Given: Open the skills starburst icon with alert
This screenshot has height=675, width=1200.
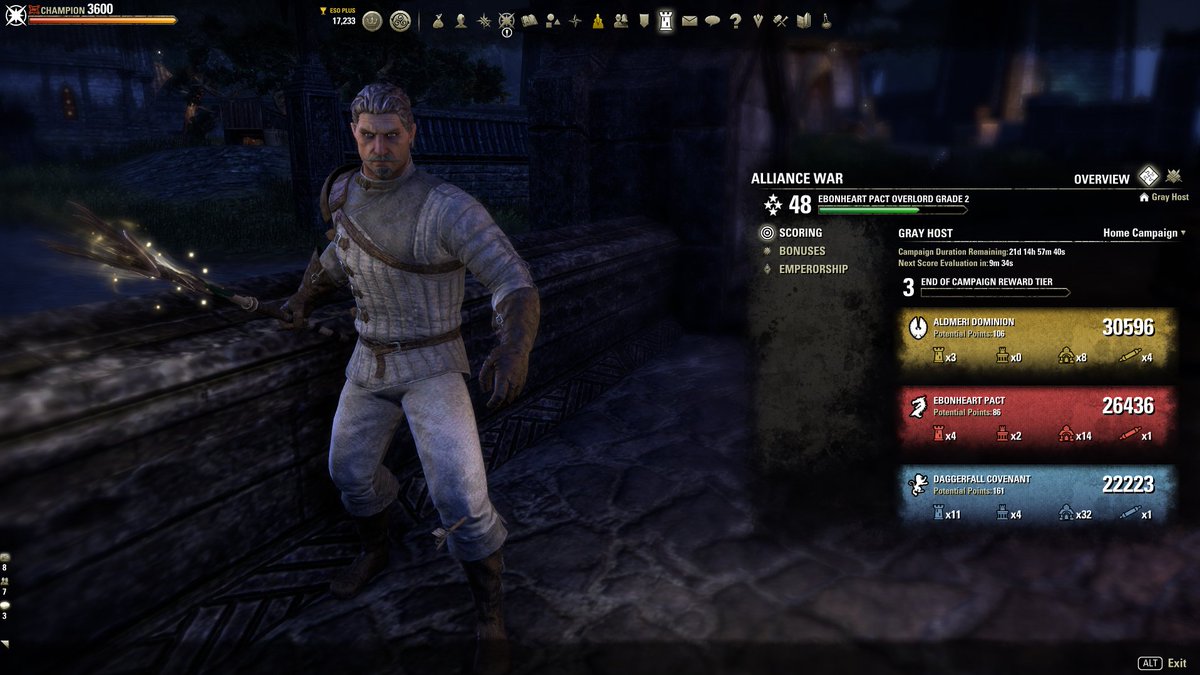Looking at the screenshot, I should [506, 20].
